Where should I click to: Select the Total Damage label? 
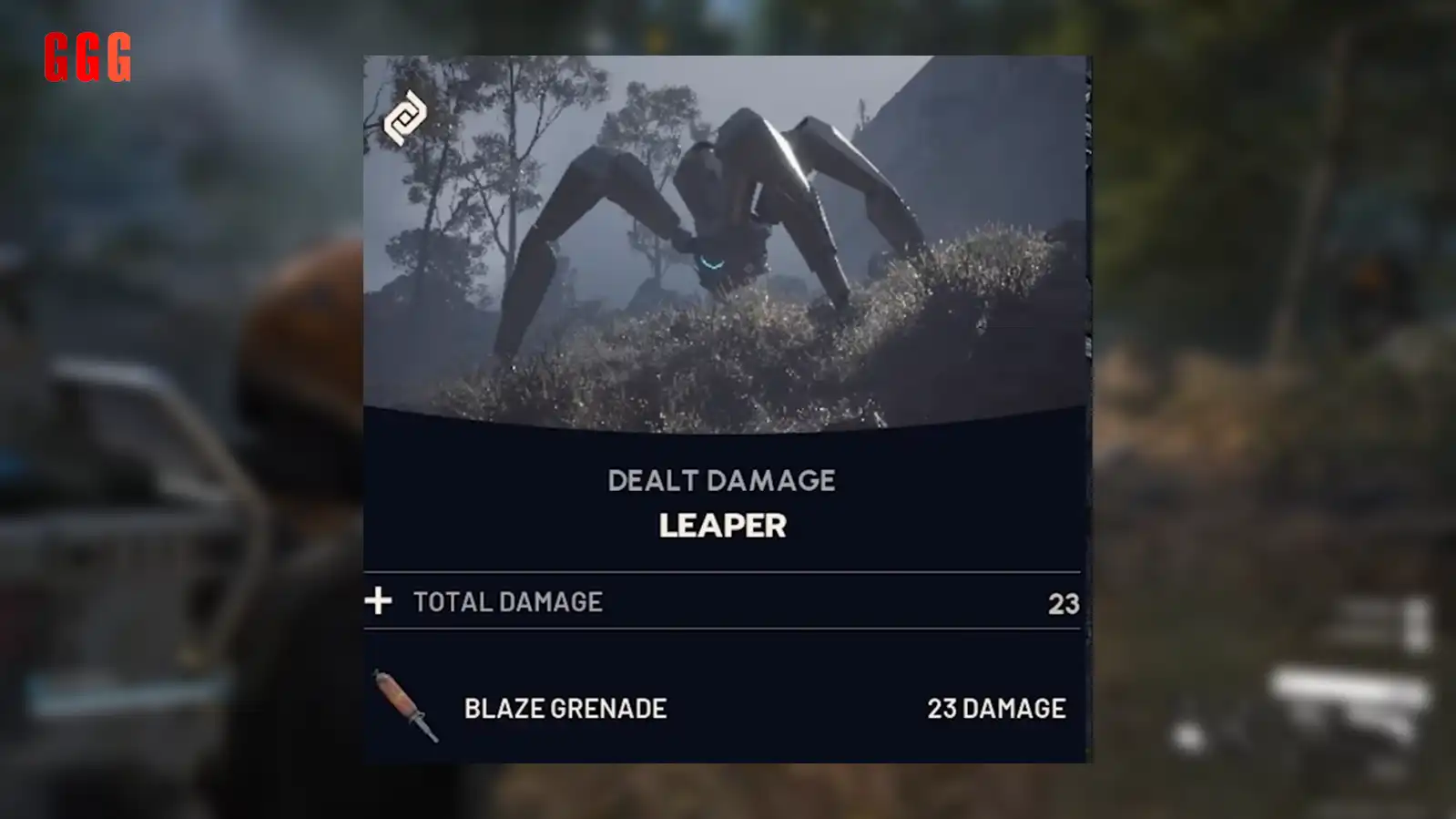[507, 601]
